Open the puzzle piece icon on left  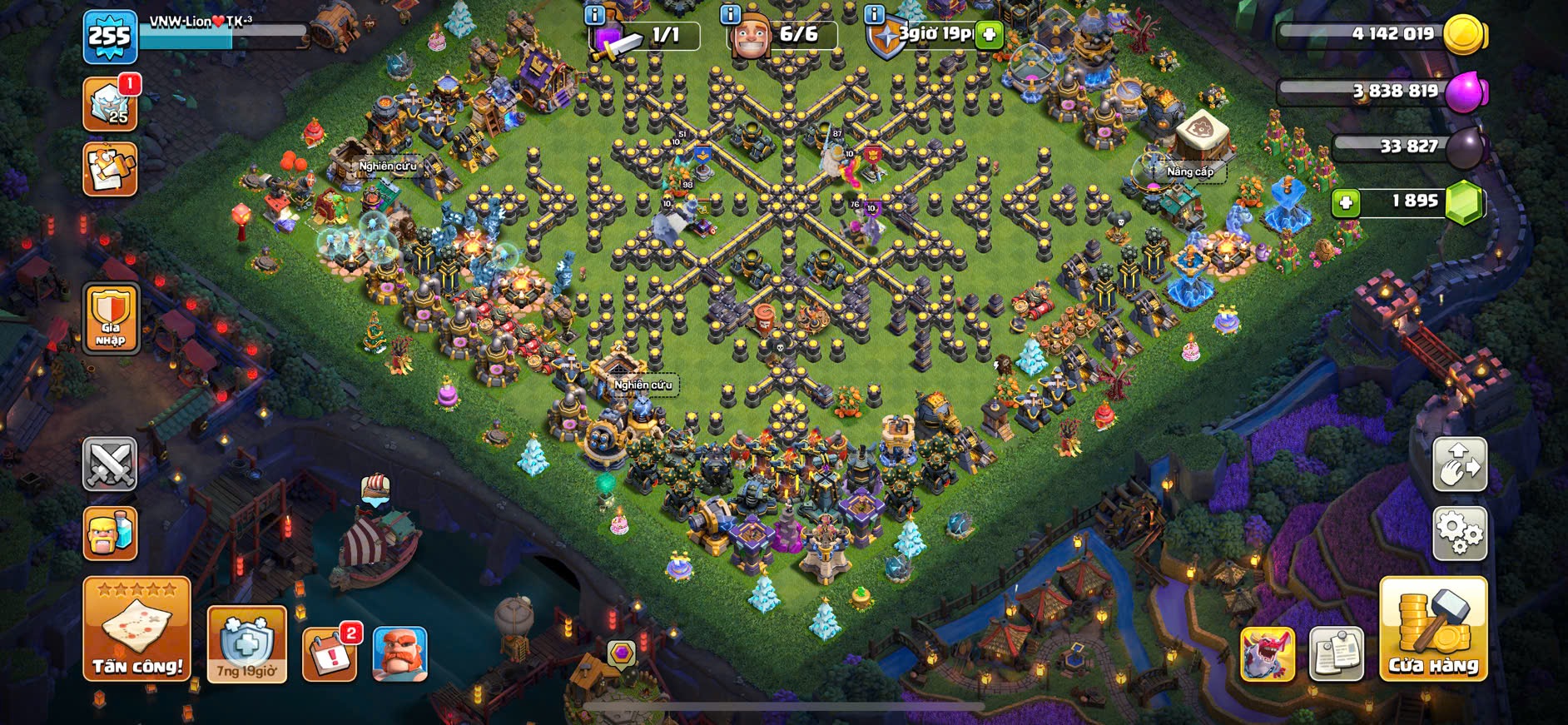point(110,169)
